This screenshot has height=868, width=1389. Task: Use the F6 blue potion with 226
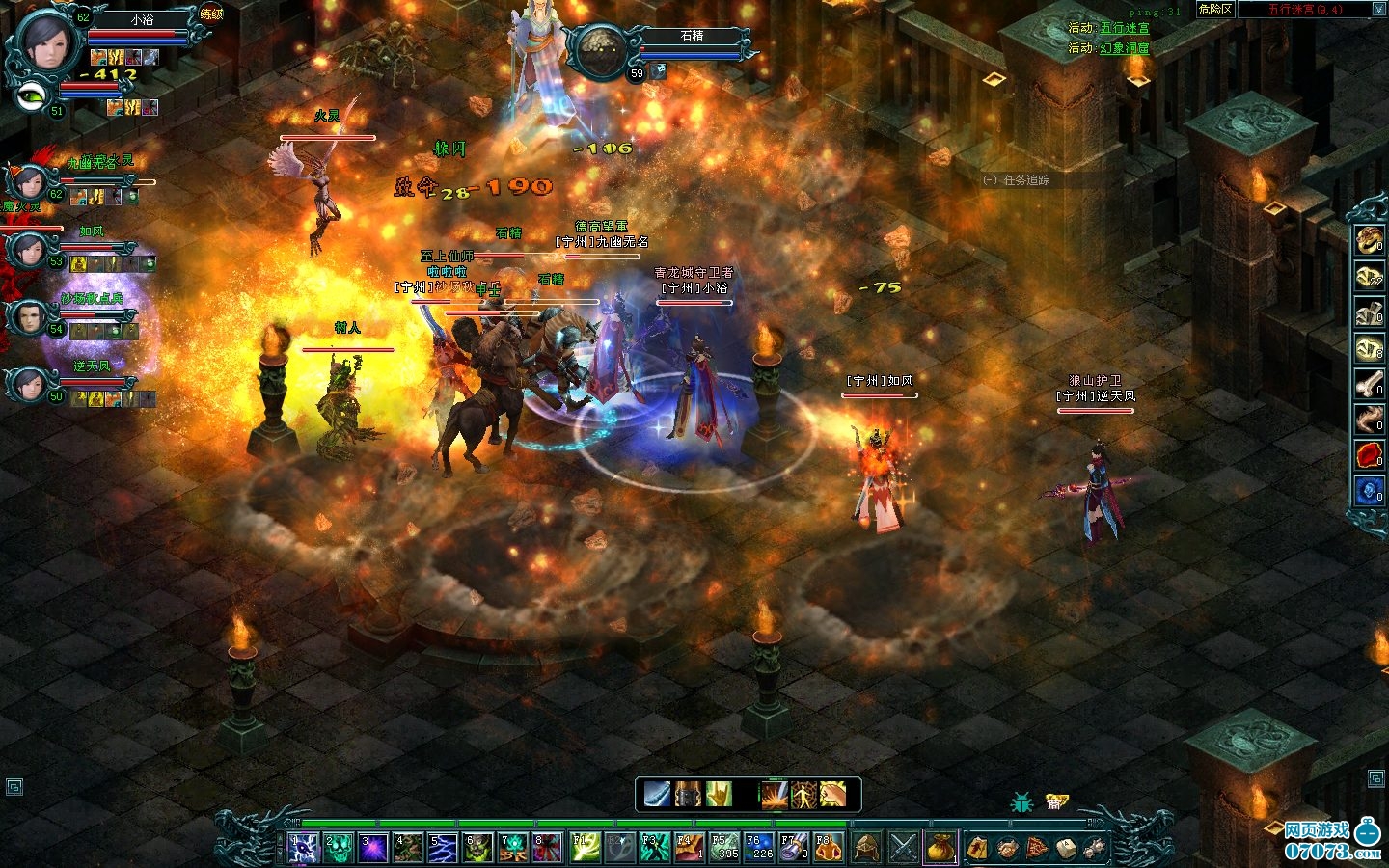[x=759, y=848]
